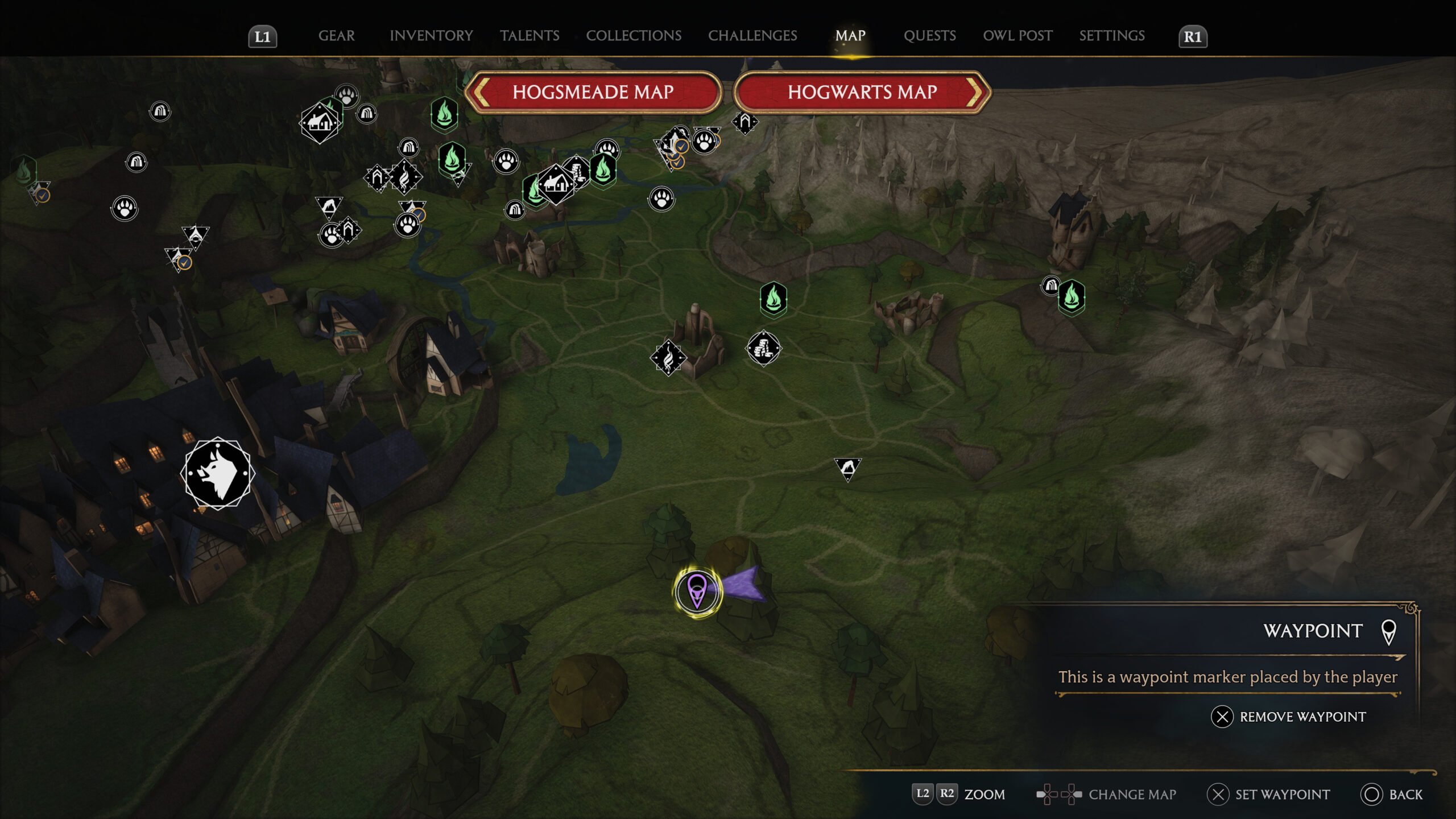Switch to the Hogwarts Map

(x=862, y=92)
